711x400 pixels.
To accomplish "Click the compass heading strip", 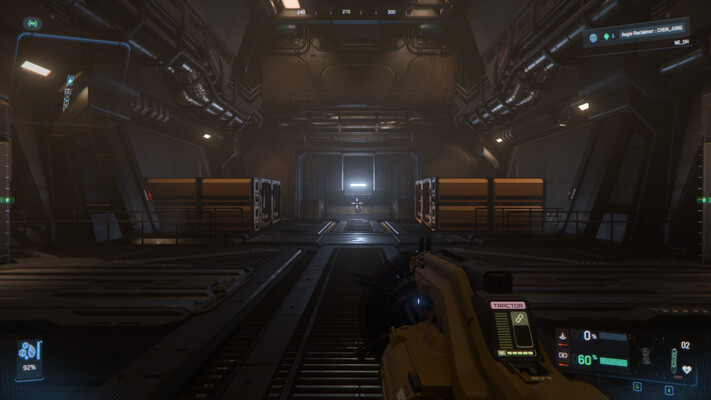I will [355, 12].
